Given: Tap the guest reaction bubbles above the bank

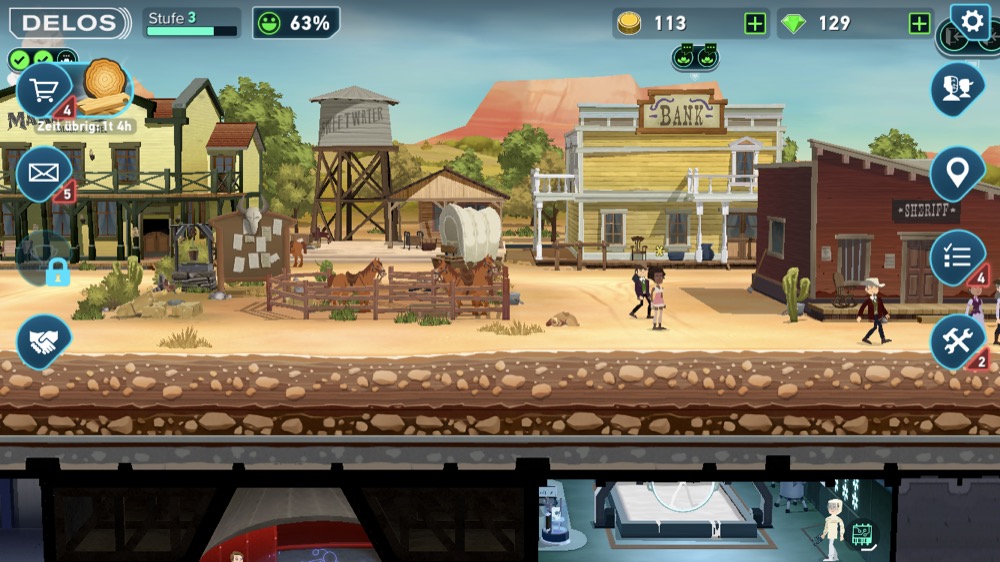Looking at the screenshot, I should tap(696, 56).
